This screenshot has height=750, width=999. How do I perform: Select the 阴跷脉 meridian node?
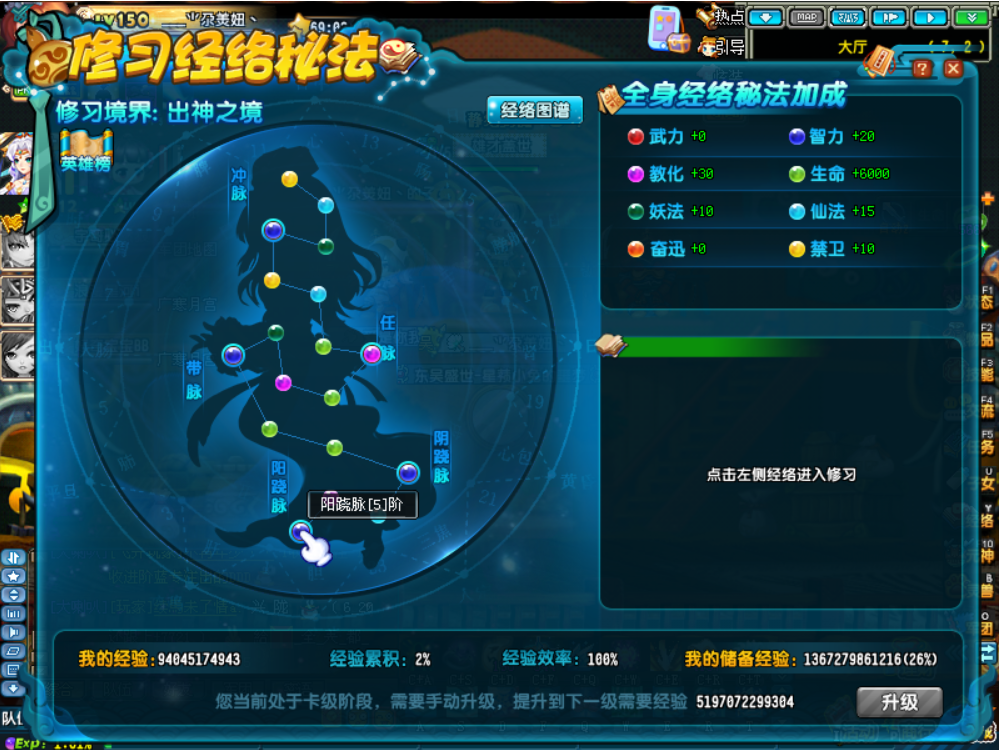[407, 472]
